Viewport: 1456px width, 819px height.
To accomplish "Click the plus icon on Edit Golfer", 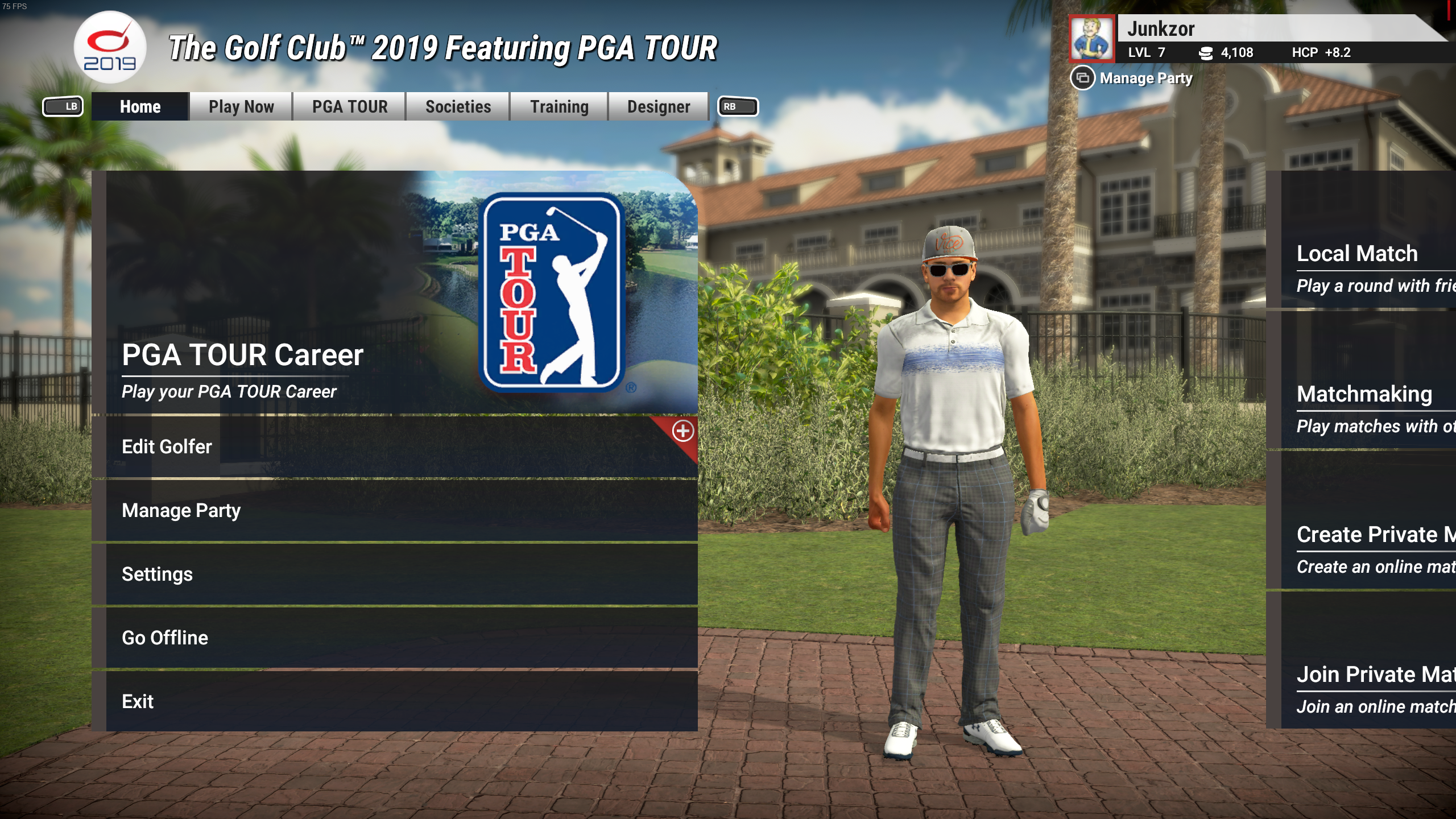I will point(682,431).
